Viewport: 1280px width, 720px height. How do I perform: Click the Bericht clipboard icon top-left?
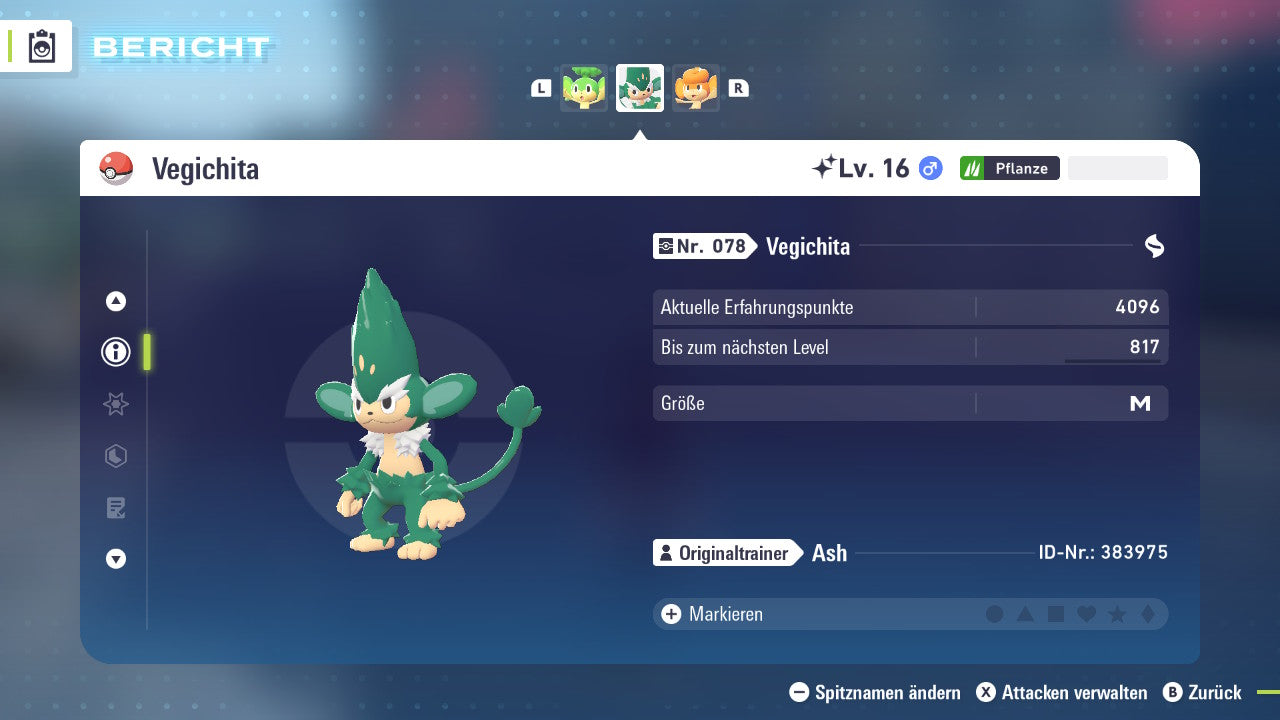click(42, 47)
